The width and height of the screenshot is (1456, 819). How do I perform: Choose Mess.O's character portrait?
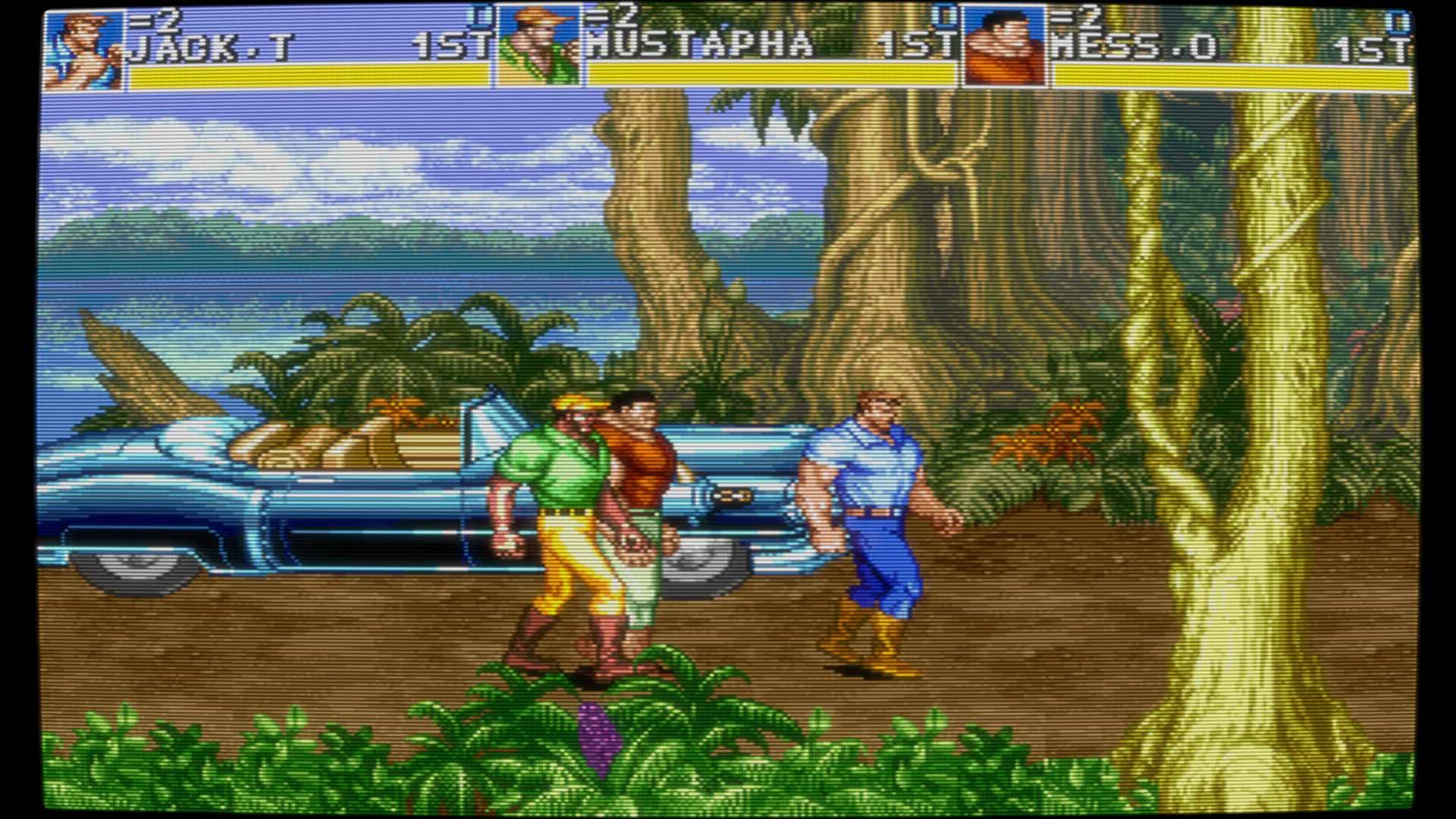click(x=1004, y=49)
